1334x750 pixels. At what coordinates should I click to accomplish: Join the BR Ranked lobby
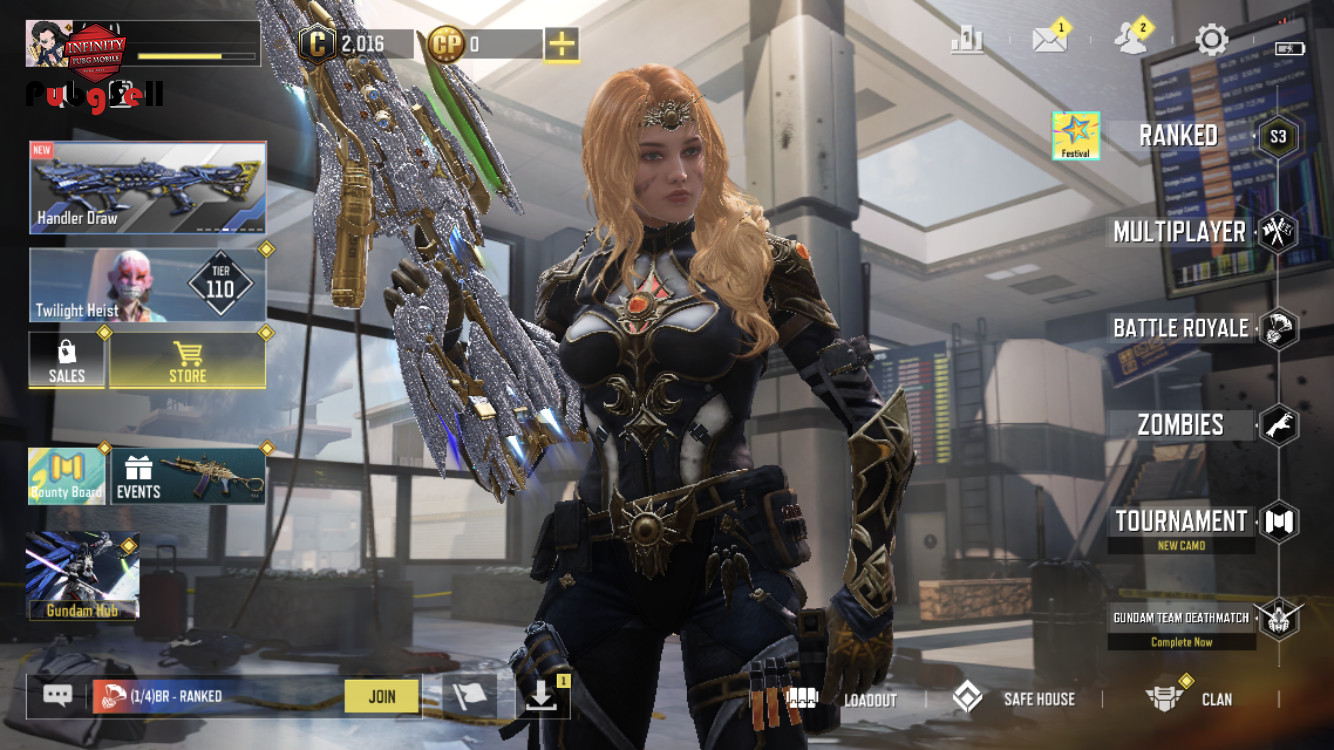[x=381, y=697]
